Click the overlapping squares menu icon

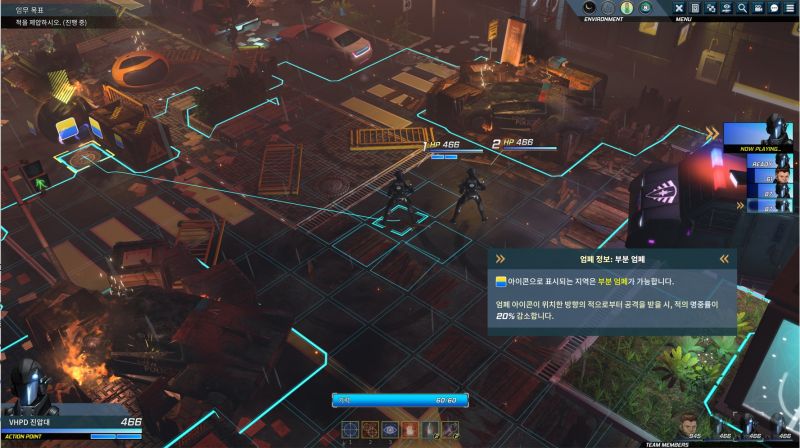coord(711,8)
